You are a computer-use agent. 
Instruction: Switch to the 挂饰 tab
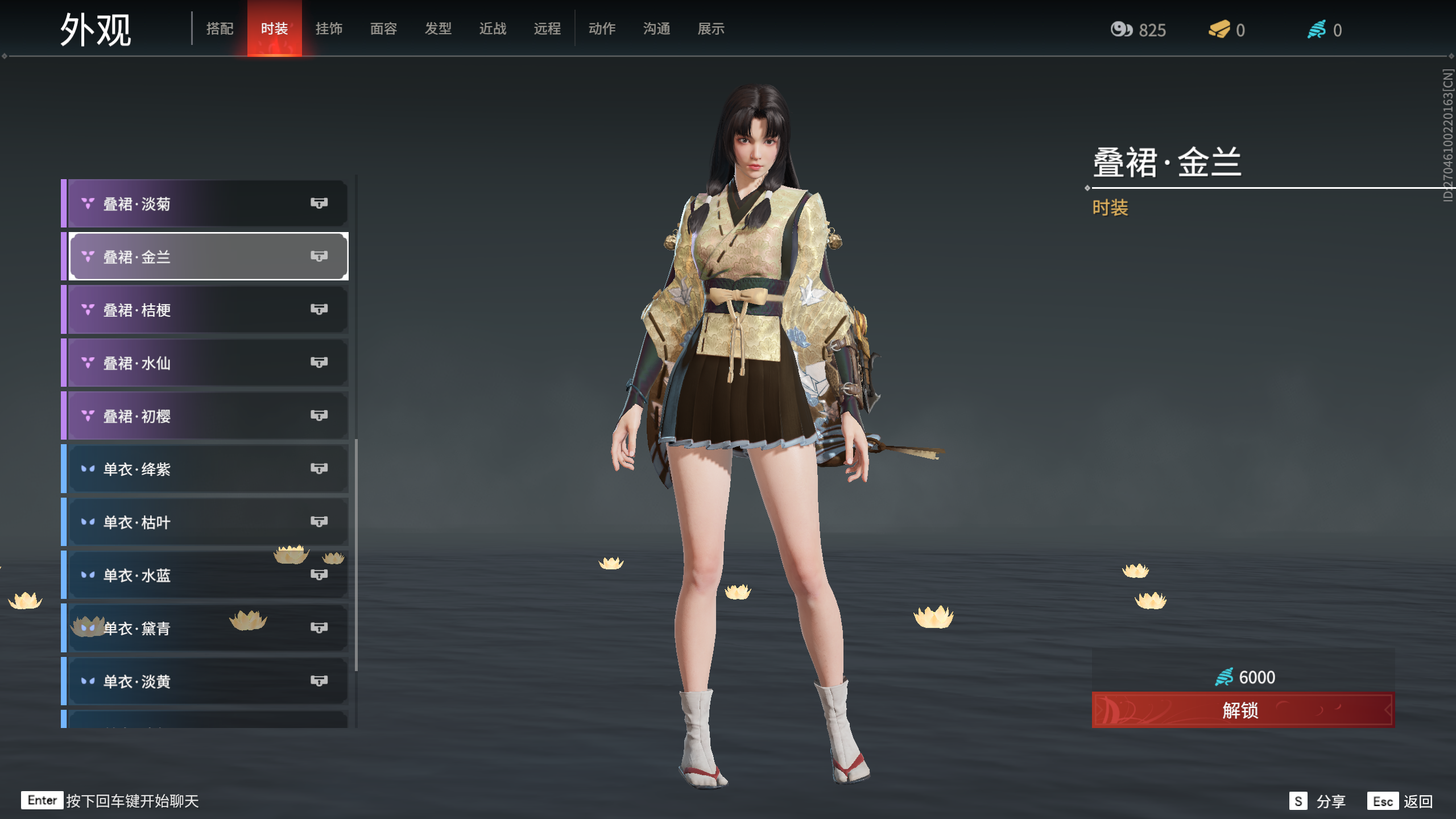329,29
